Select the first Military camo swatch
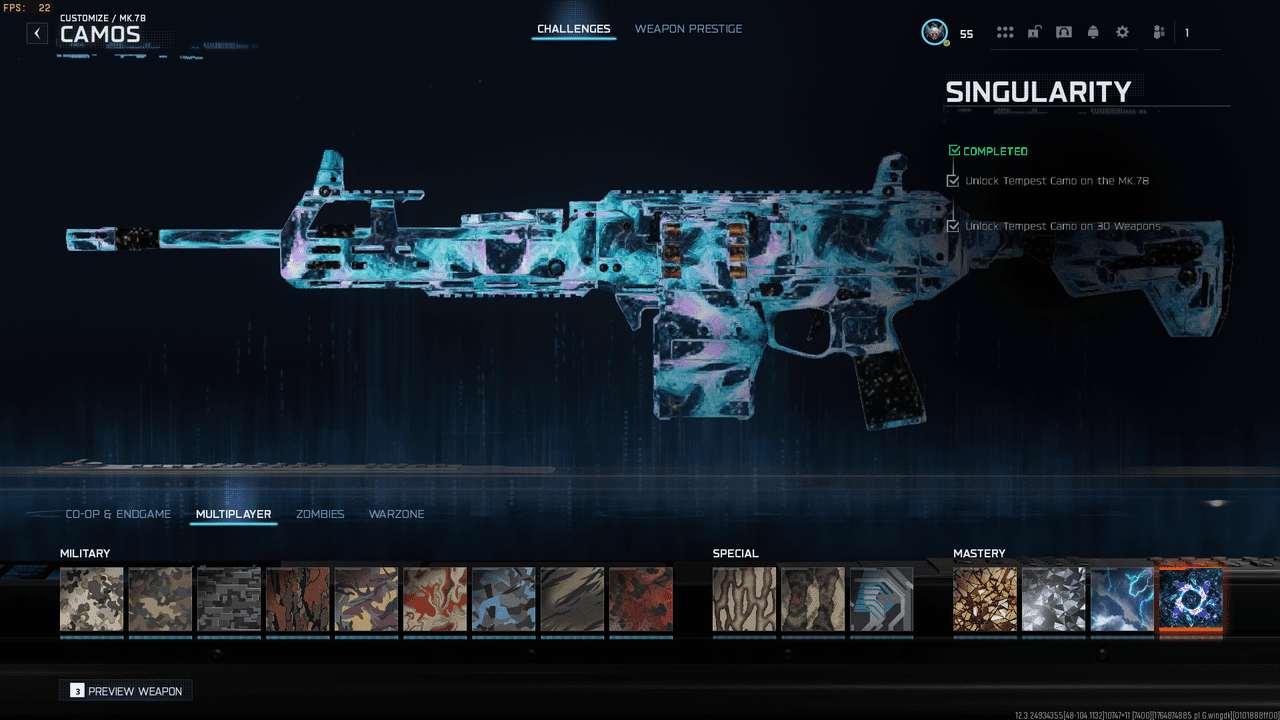1280x720 pixels. [x=91, y=598]
